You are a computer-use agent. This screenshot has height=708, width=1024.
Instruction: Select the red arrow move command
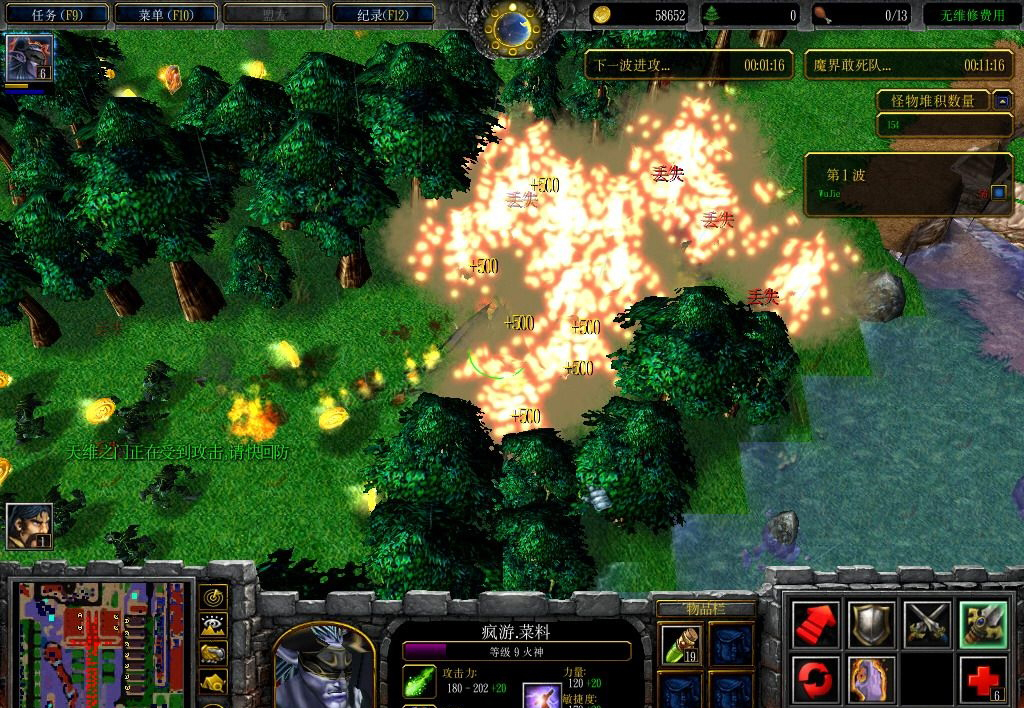pyautogui.click(x=816, y=625)
